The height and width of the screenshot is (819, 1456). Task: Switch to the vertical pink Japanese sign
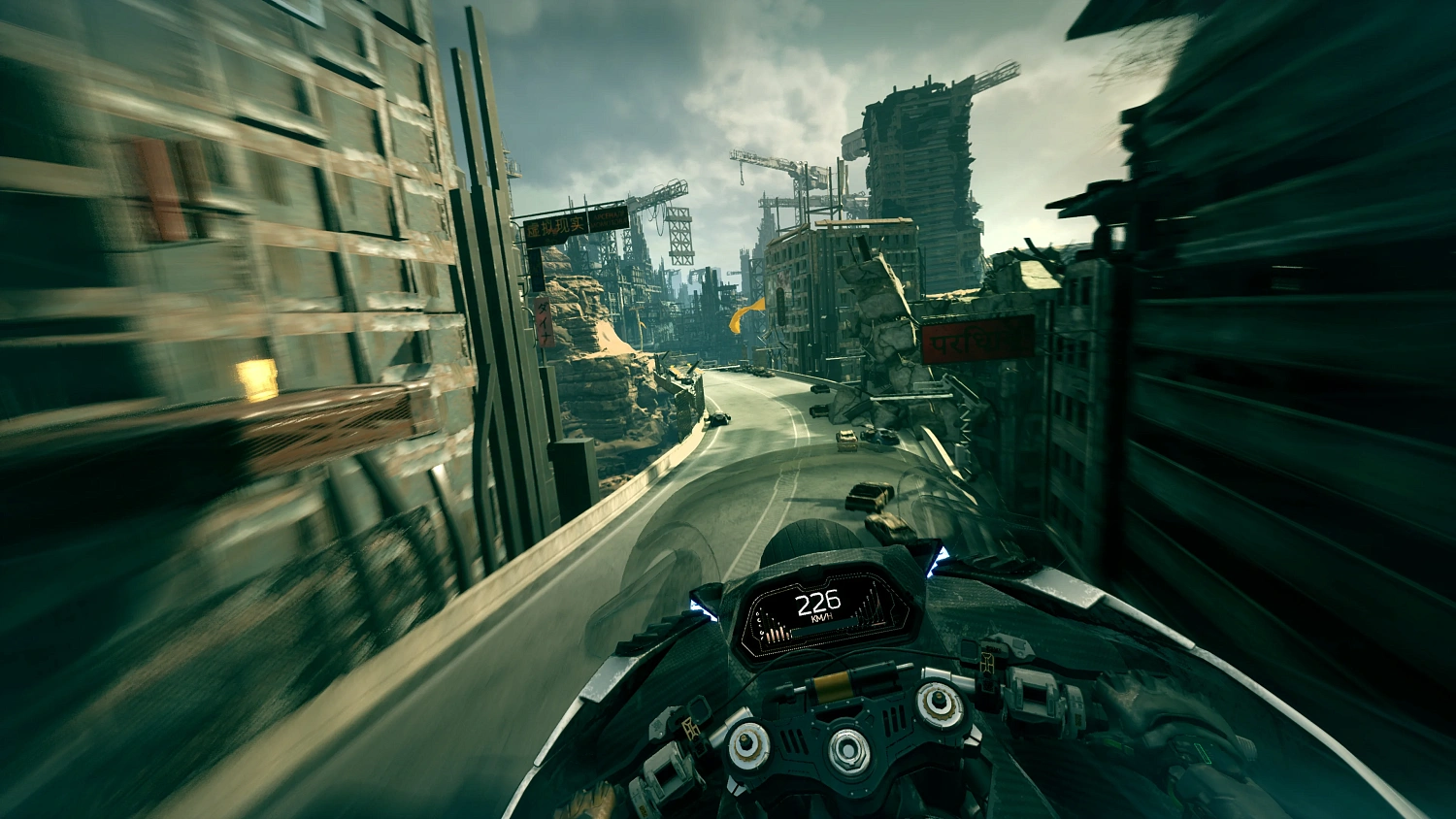(x=544, y=324)
